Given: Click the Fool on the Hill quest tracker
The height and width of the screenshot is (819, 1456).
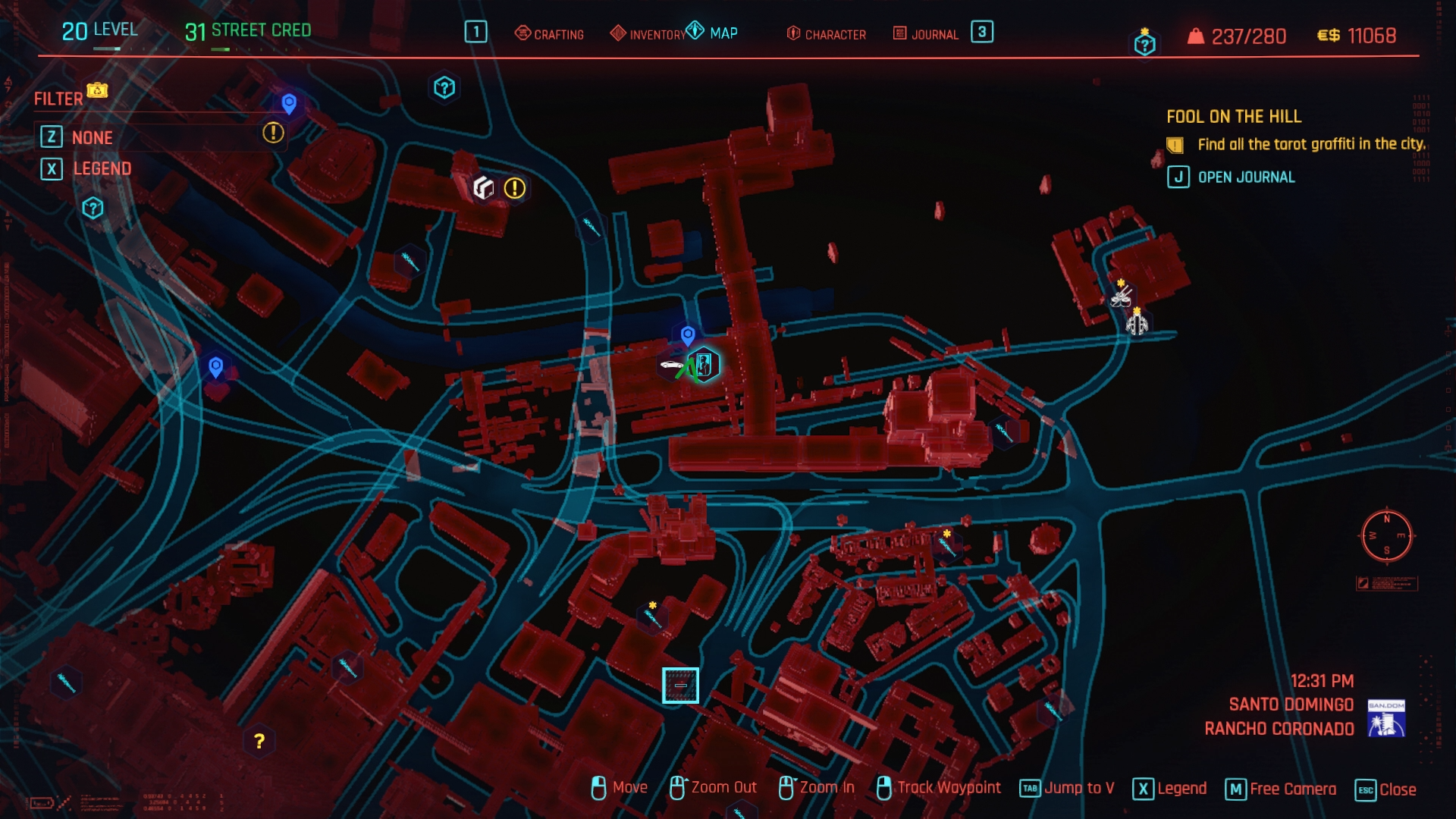Looking at the screenshot, I should tap(1233, 117).
